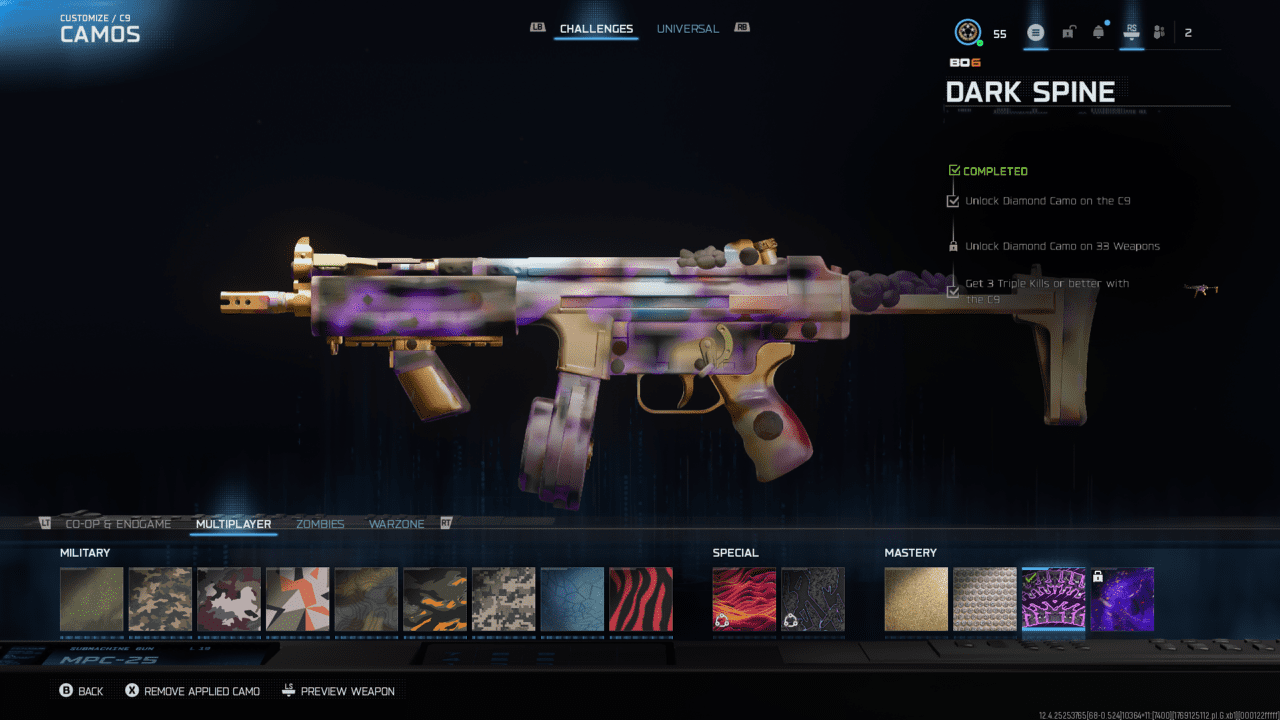Open the notifications bell

pos(1099,33)
